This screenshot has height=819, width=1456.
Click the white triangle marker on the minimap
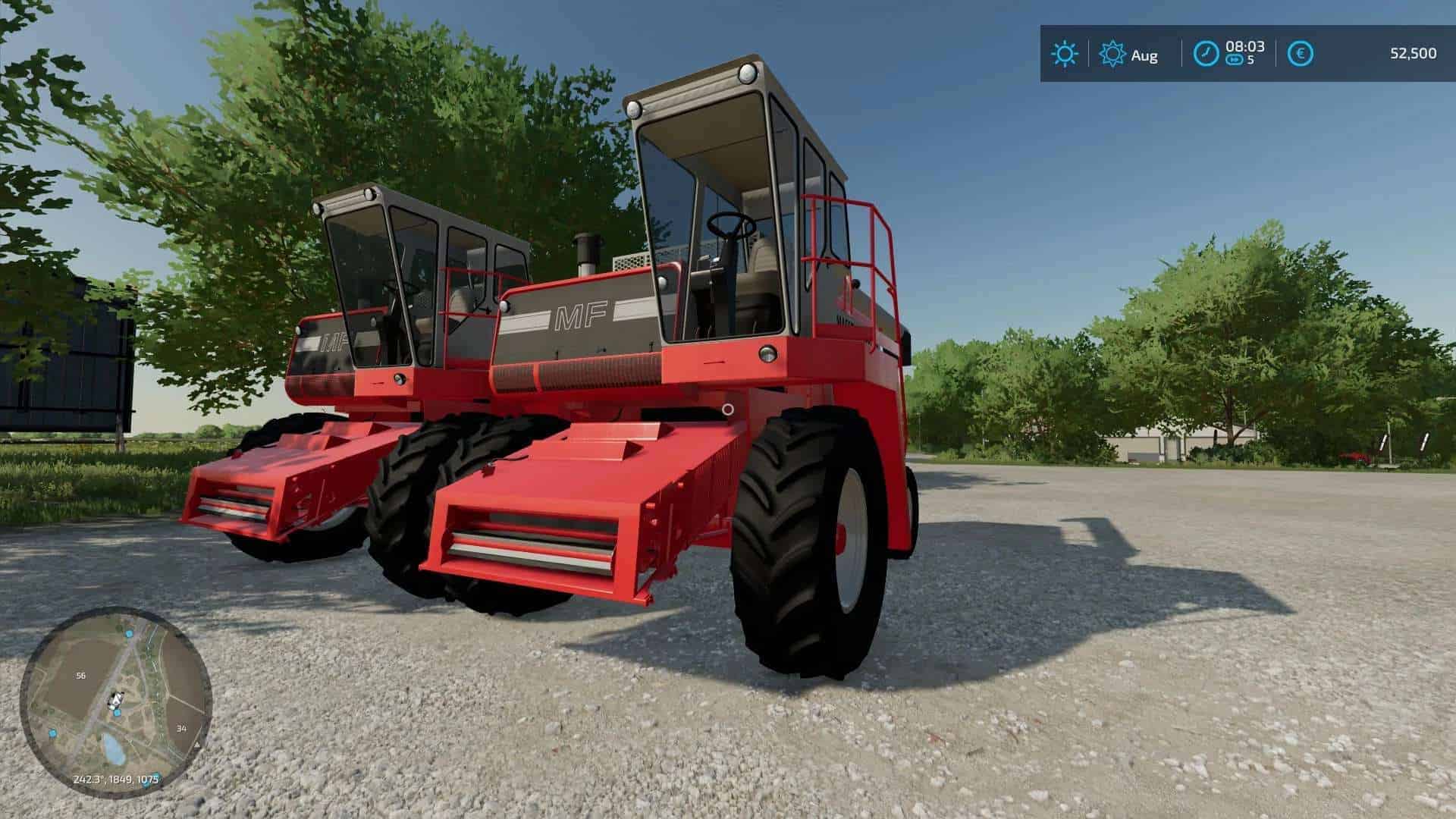[196, 745]
